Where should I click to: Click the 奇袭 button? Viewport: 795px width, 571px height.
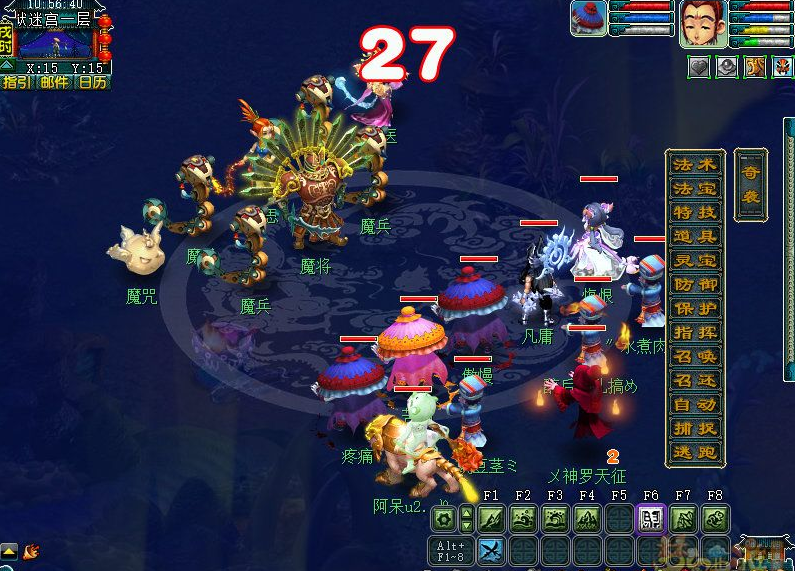point(750,186)
